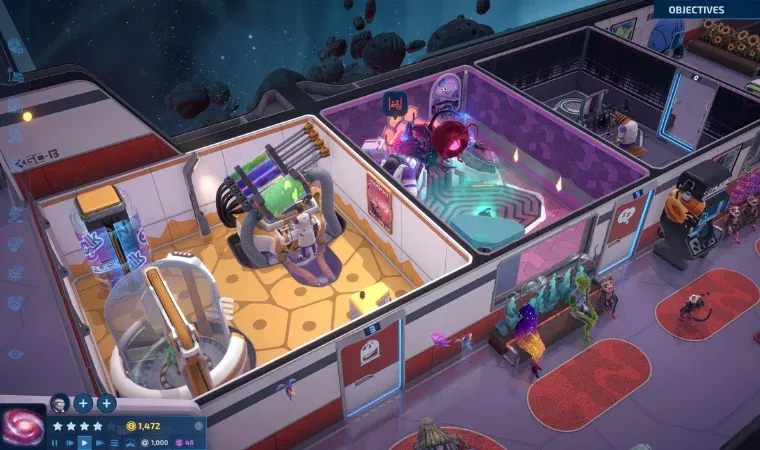Set game to normal play speed

tap(84, 441)
